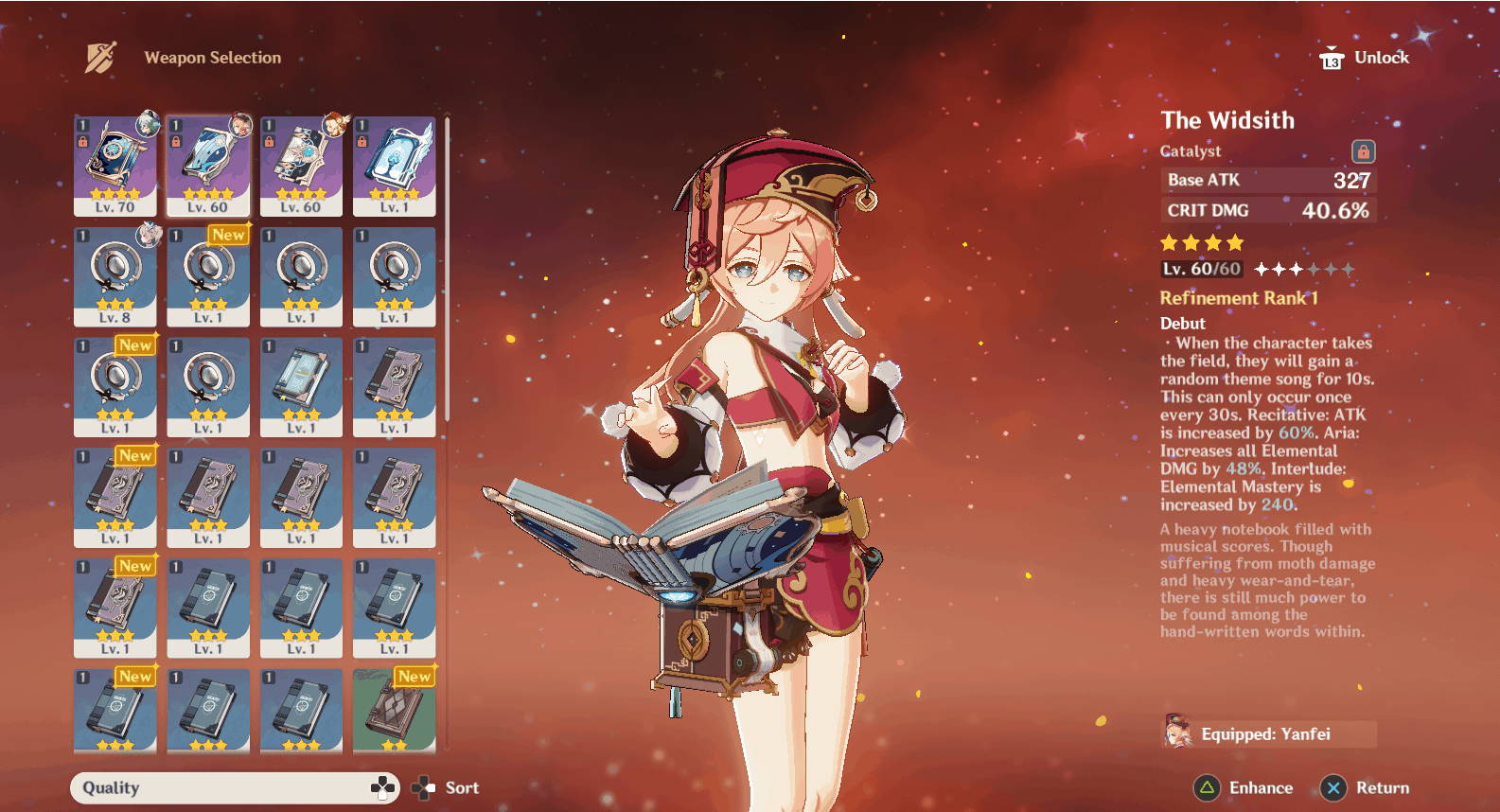Select the Lv. 8 three-star orb catalyst
The image size is (1500, 812).
point(115,276)
